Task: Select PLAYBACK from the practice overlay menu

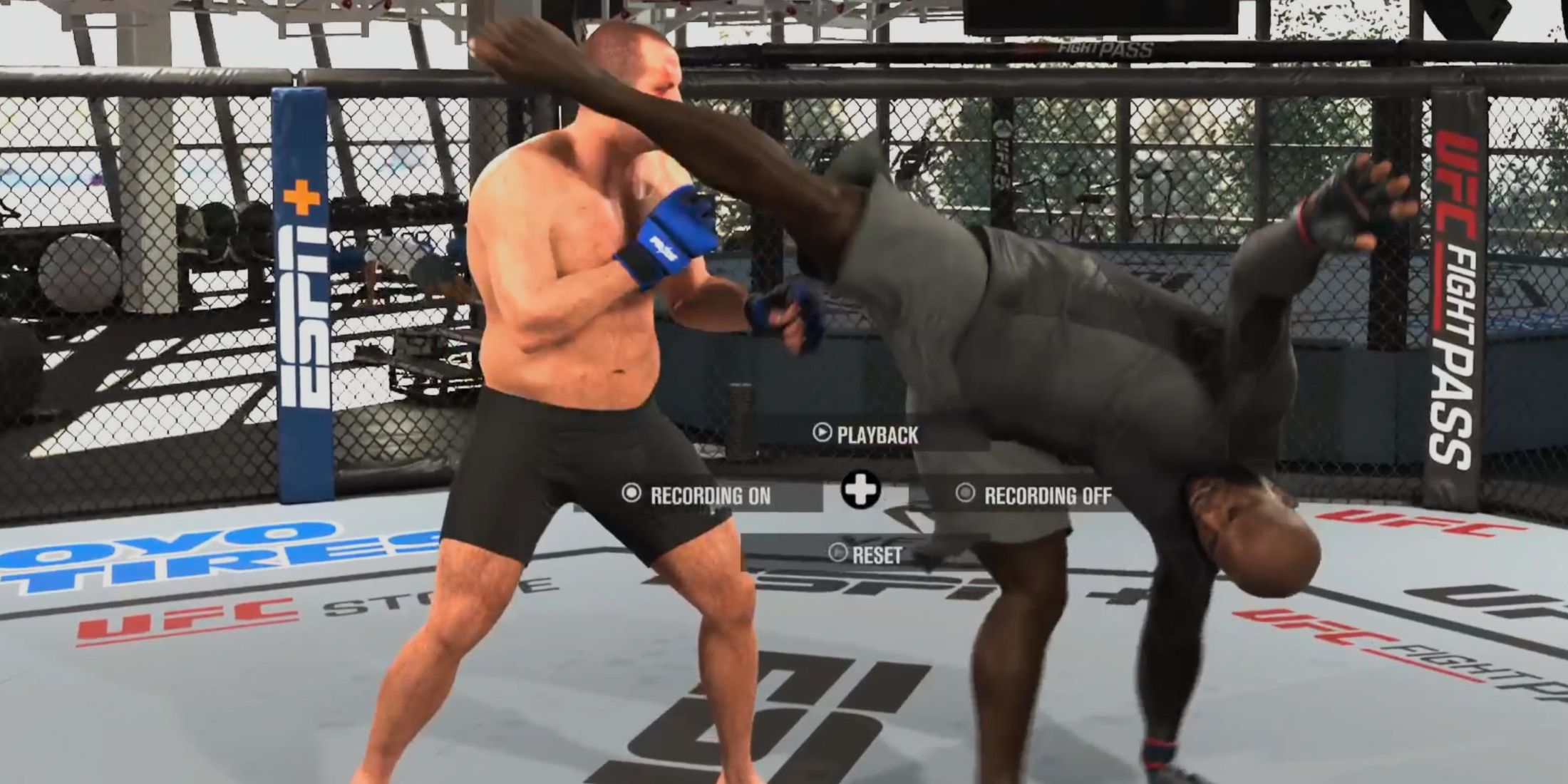Action: tap(877, 433)
